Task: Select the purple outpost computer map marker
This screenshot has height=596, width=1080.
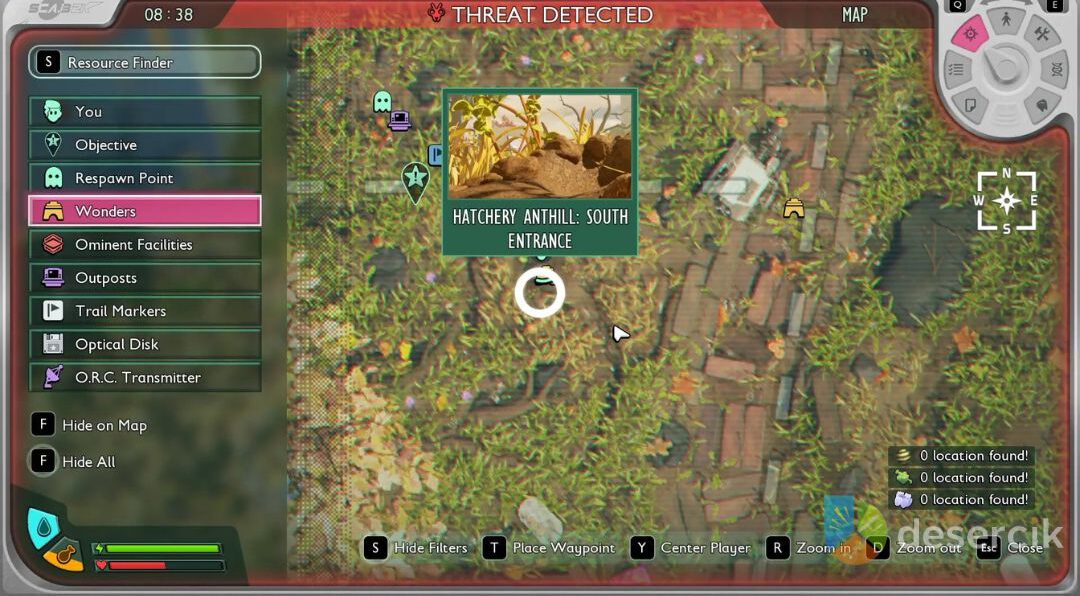Action: [x=400, y=121]
